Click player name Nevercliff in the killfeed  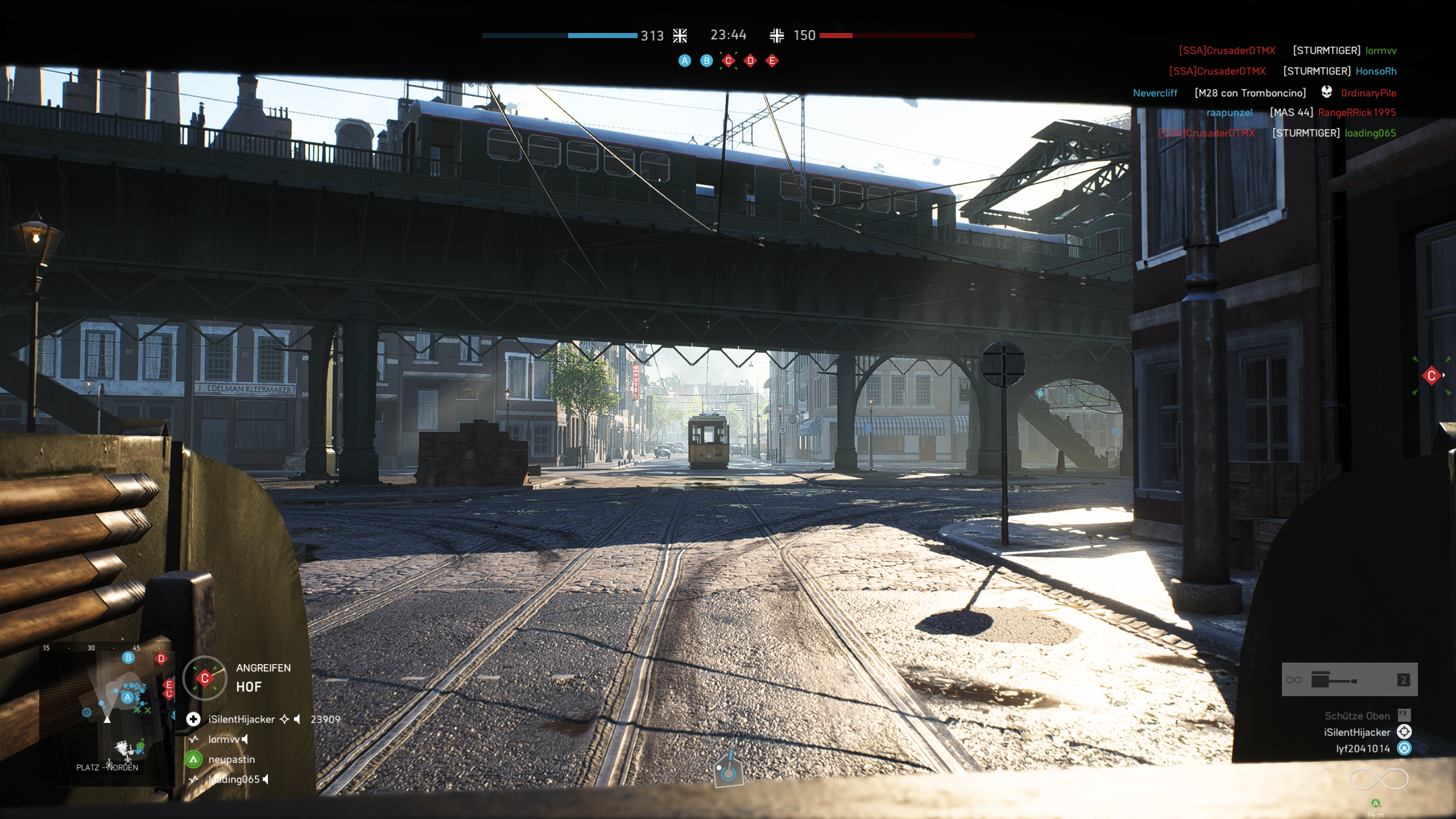click(1155, 93)
